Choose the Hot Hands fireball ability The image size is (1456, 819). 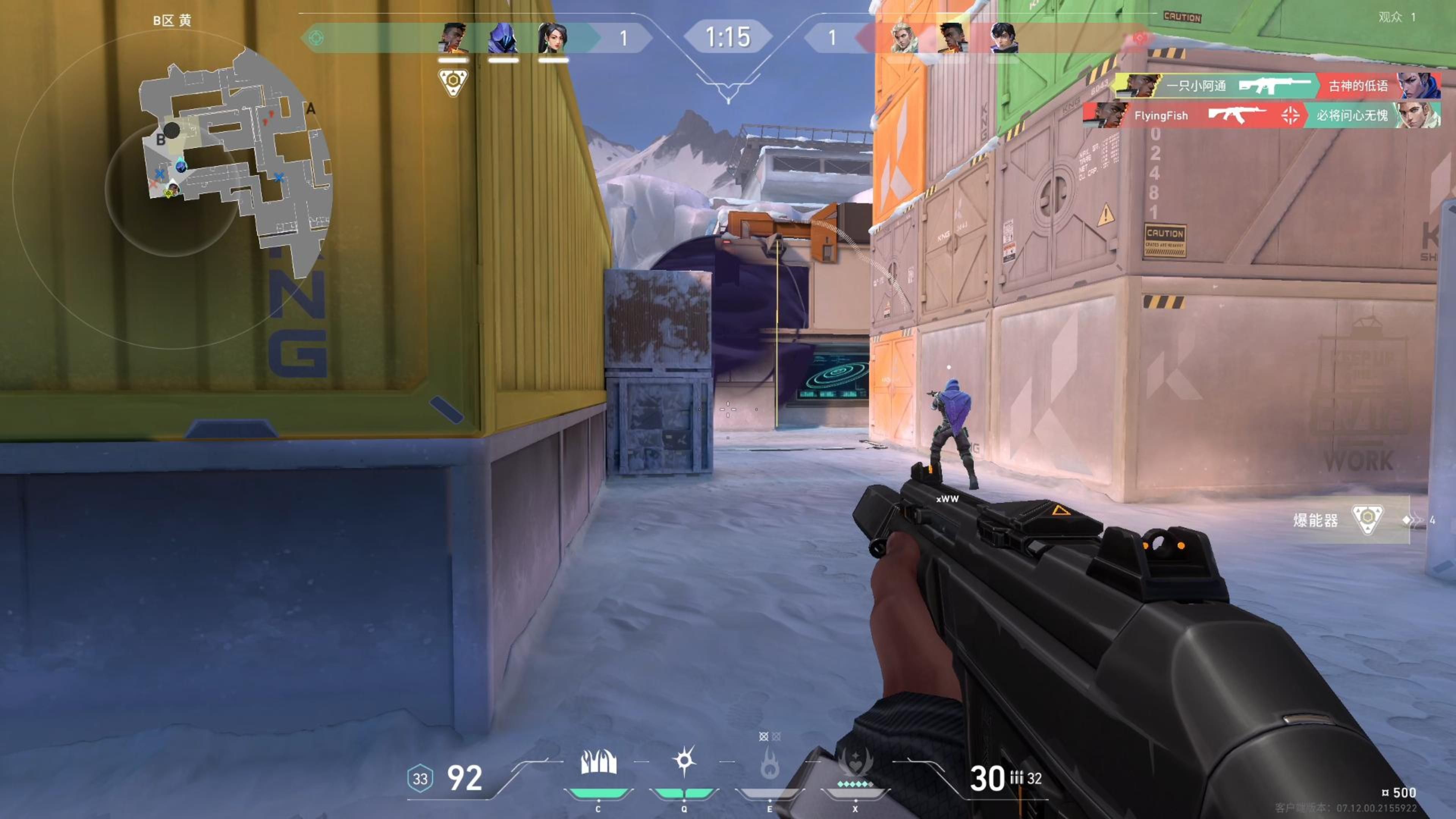[769, 764]
